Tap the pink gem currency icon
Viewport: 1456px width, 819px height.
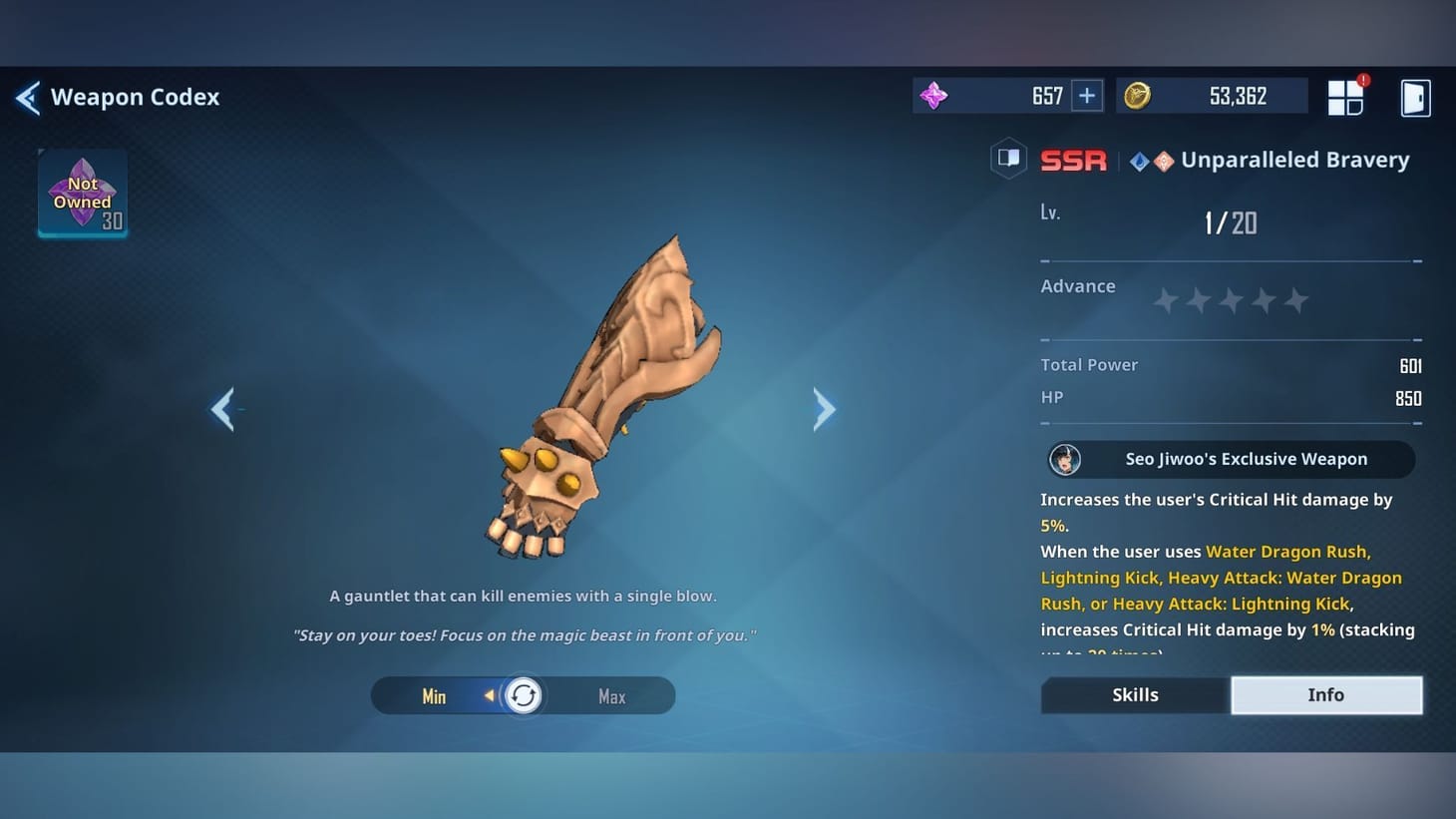[x=933, y=95]
